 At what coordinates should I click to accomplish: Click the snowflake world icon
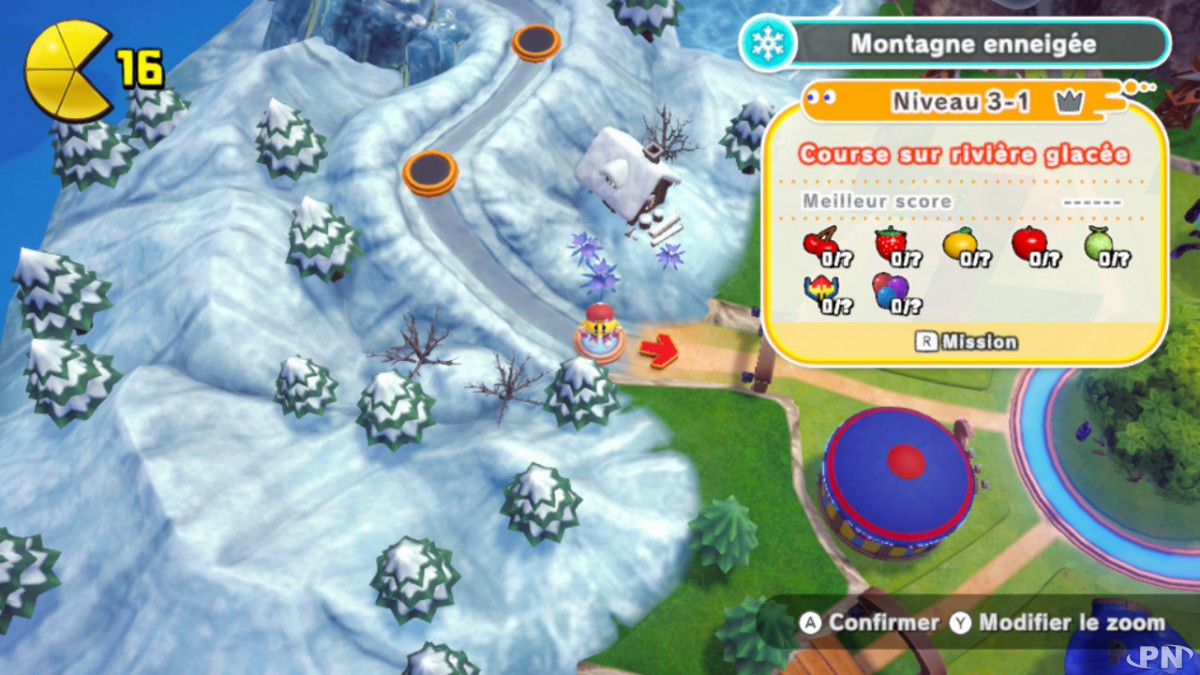(768, 44)
